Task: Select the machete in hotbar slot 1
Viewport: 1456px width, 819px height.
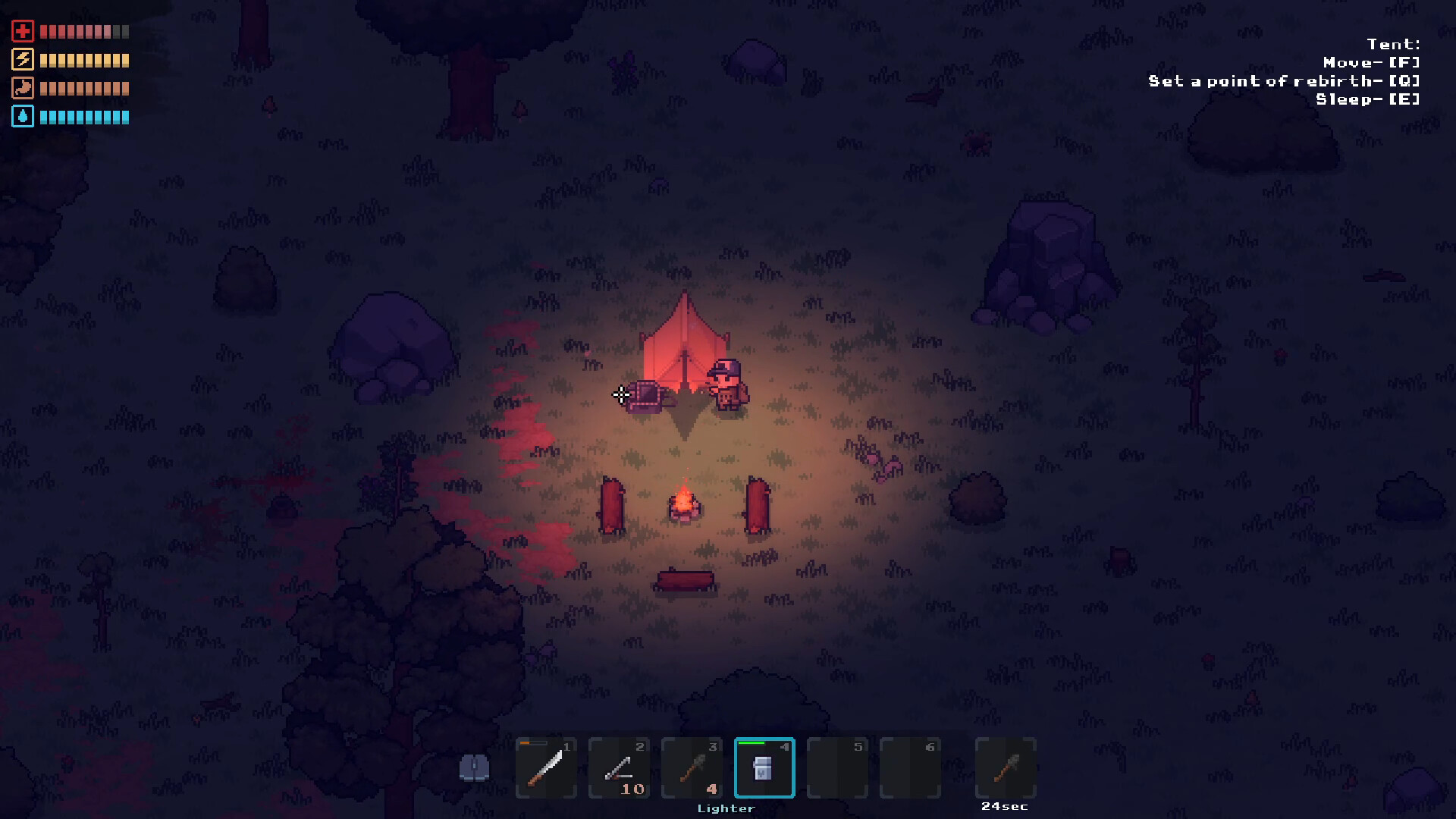Action: click(546, 767)
